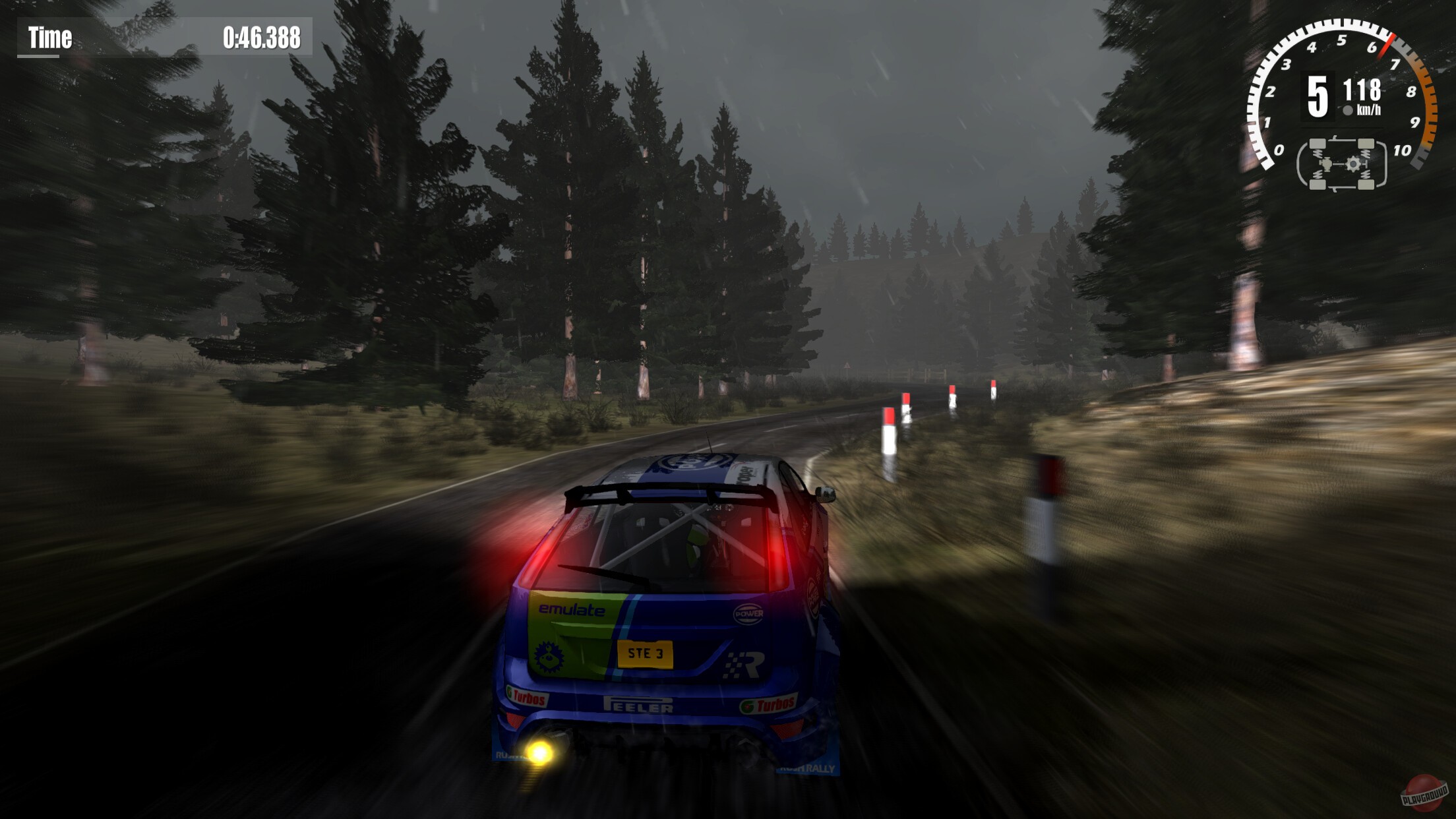
Task: Click the emulate sponsor banner
Action: [x=572, y=609]
